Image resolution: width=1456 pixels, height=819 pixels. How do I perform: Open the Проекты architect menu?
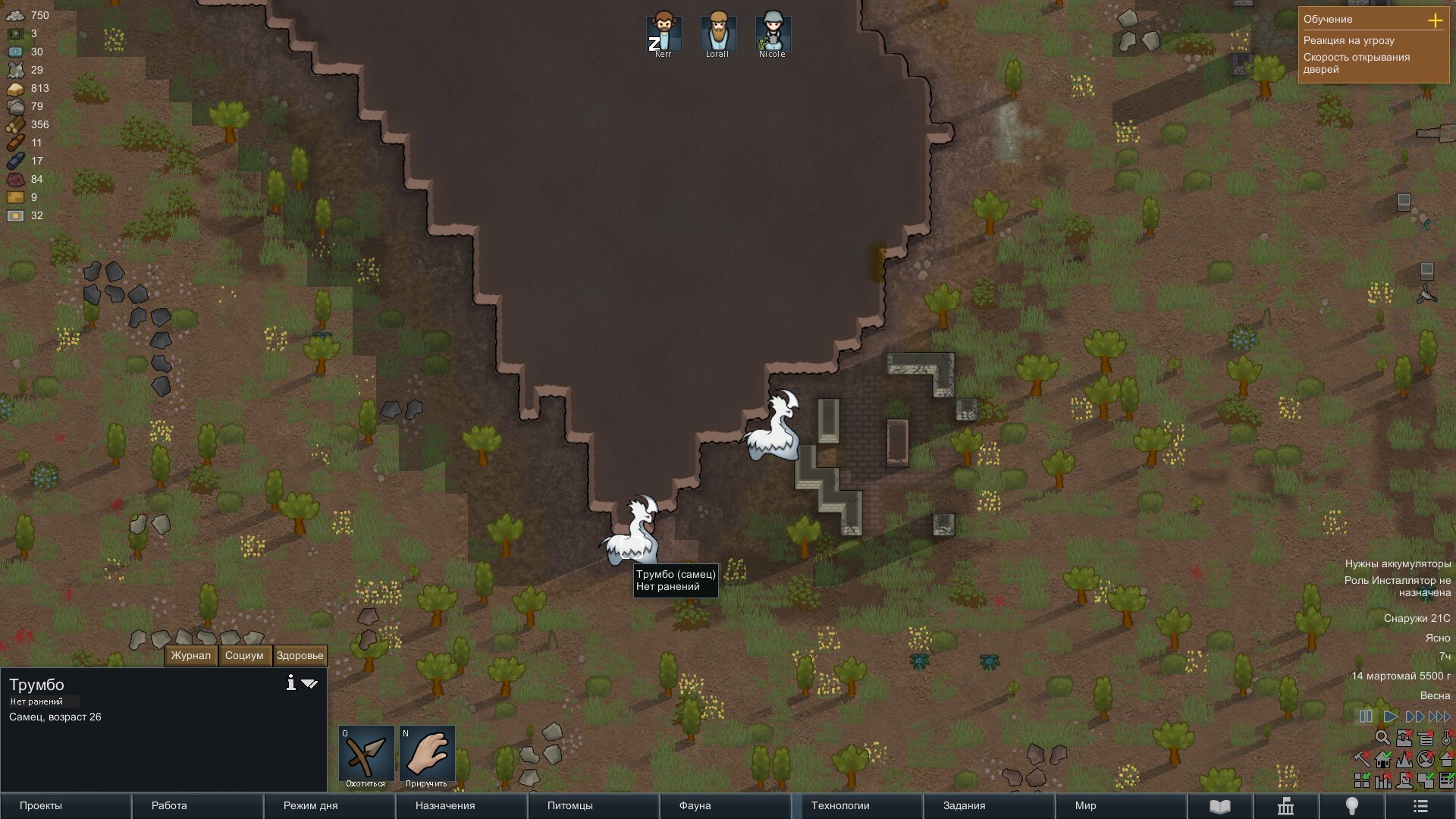pos(65,805)
